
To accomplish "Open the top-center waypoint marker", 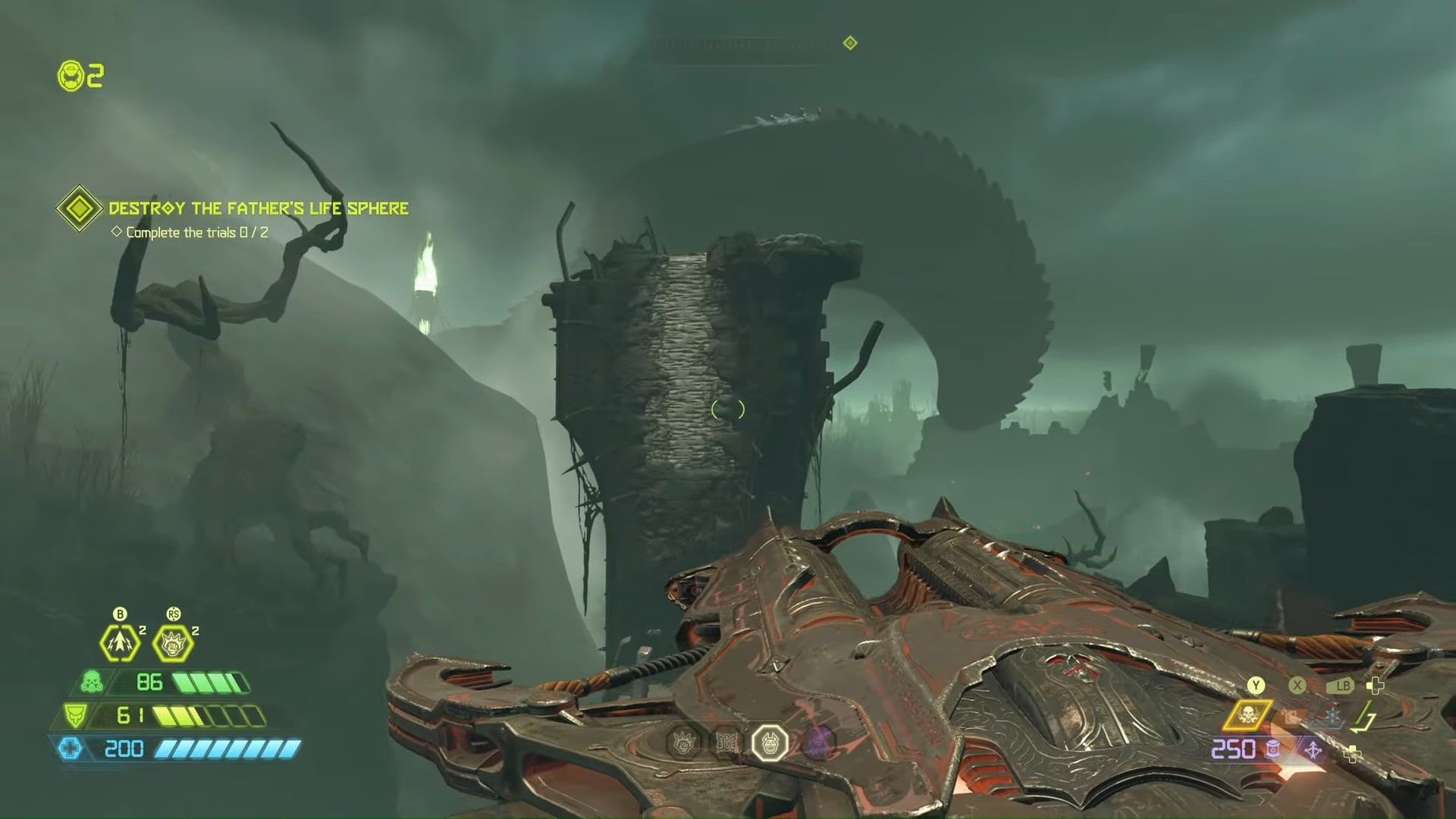I will click(849, 43).
